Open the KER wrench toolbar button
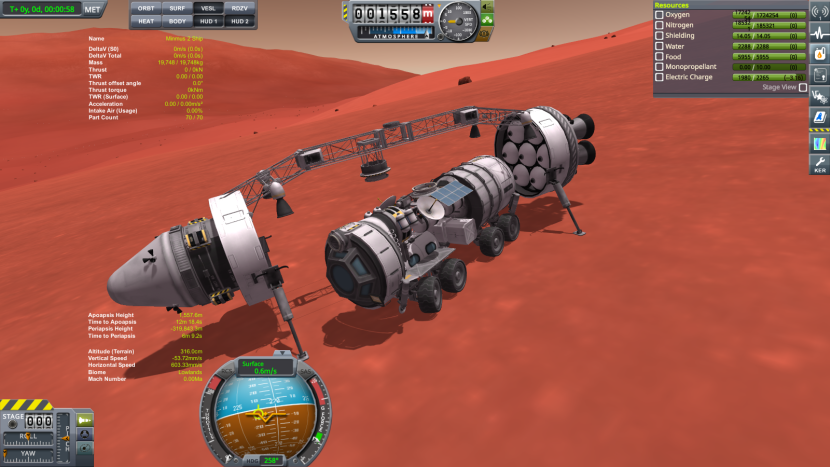 pos(819,163)
